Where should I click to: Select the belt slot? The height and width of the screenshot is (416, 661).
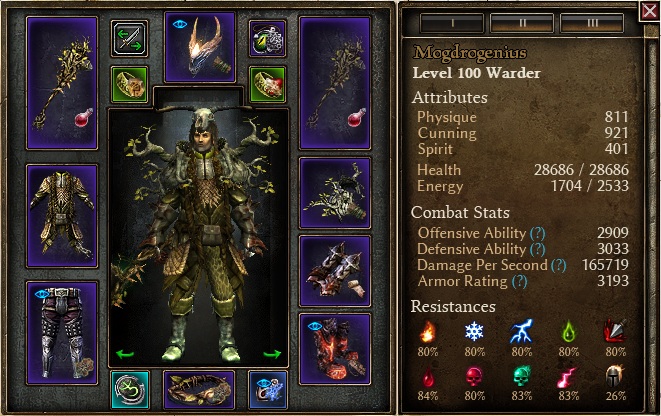[x=199, y=389]
